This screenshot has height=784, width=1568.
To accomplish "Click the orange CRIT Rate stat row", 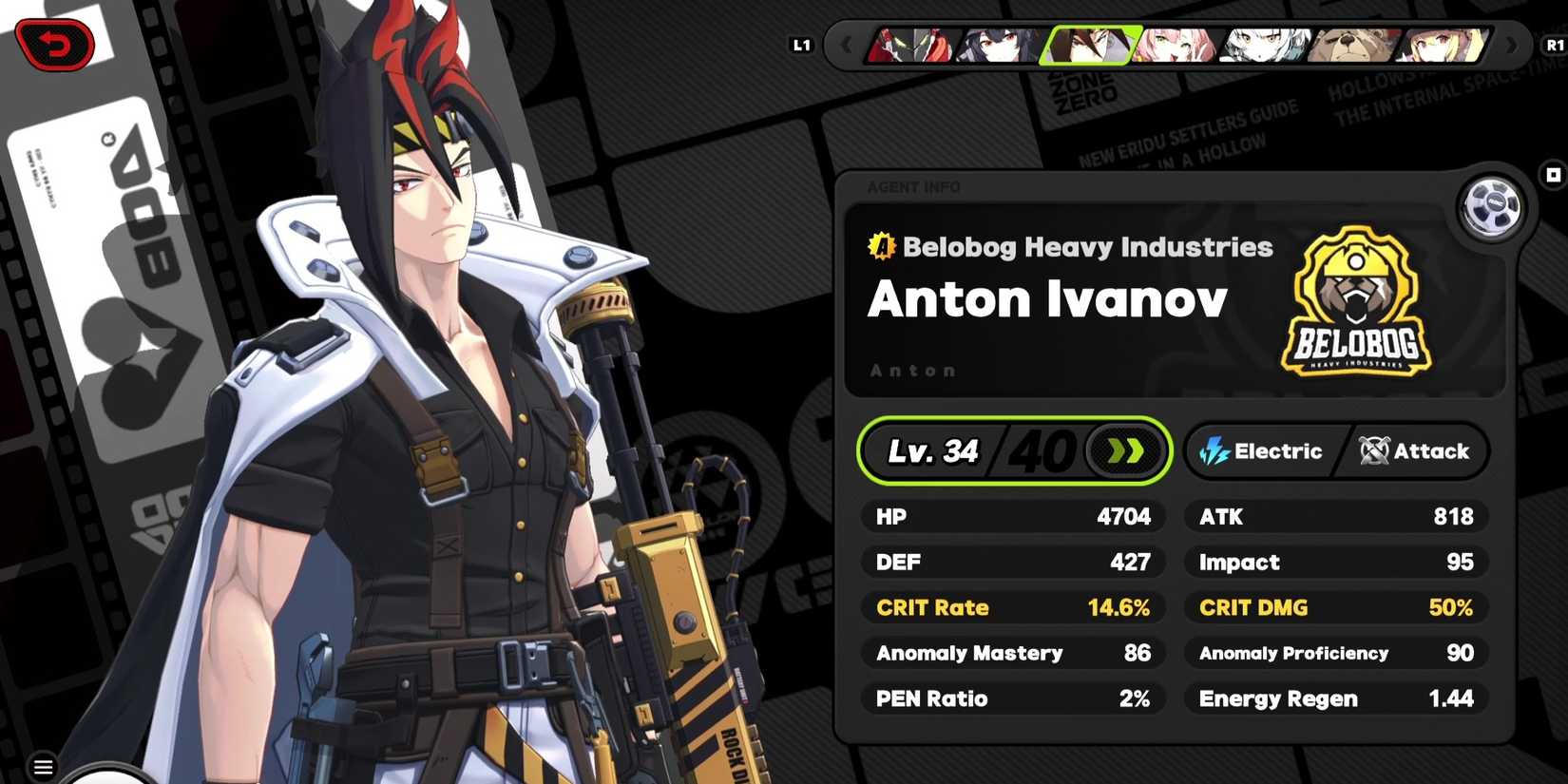I will click(1012, 608).
